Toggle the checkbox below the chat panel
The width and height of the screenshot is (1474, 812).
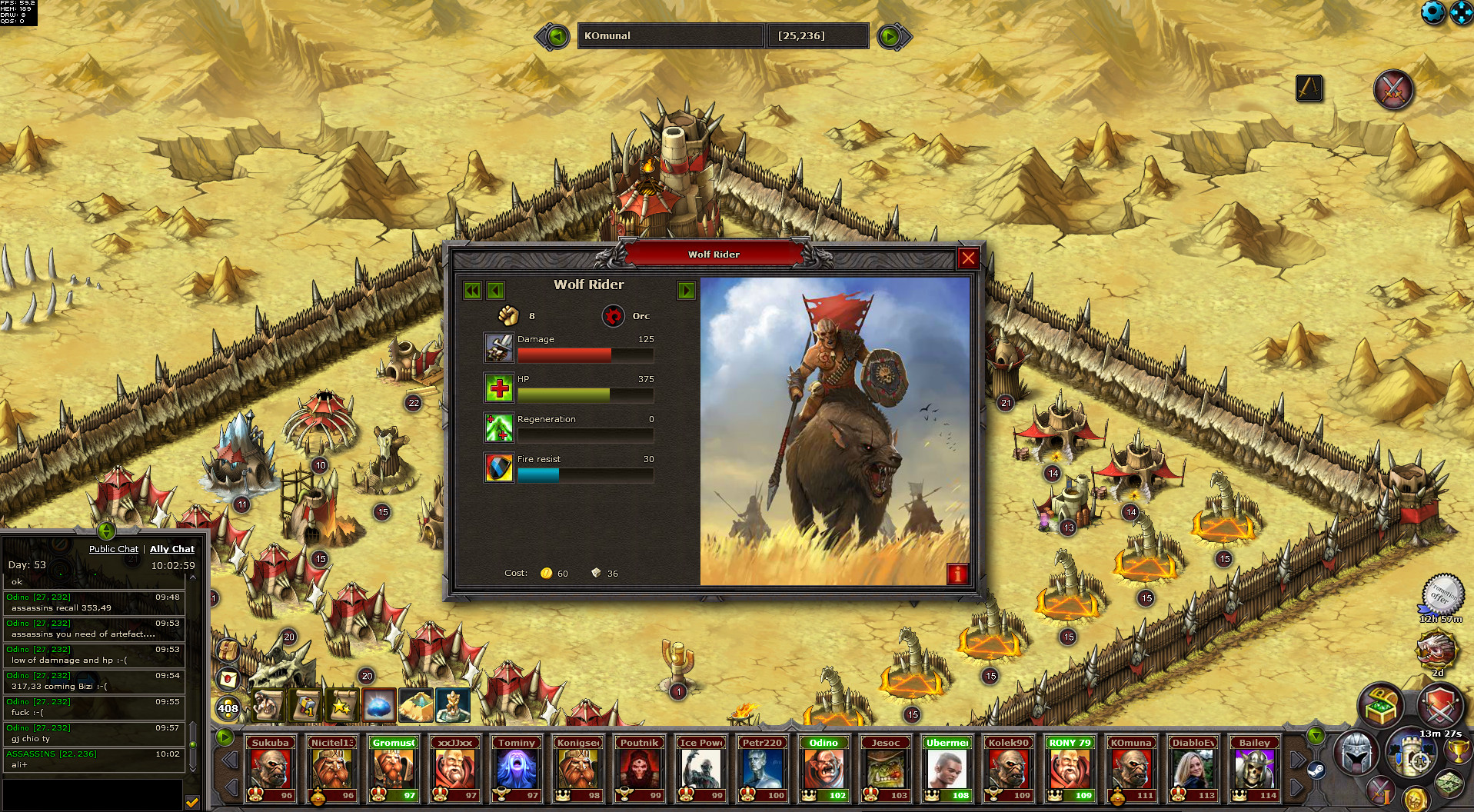tap(191, 800)
